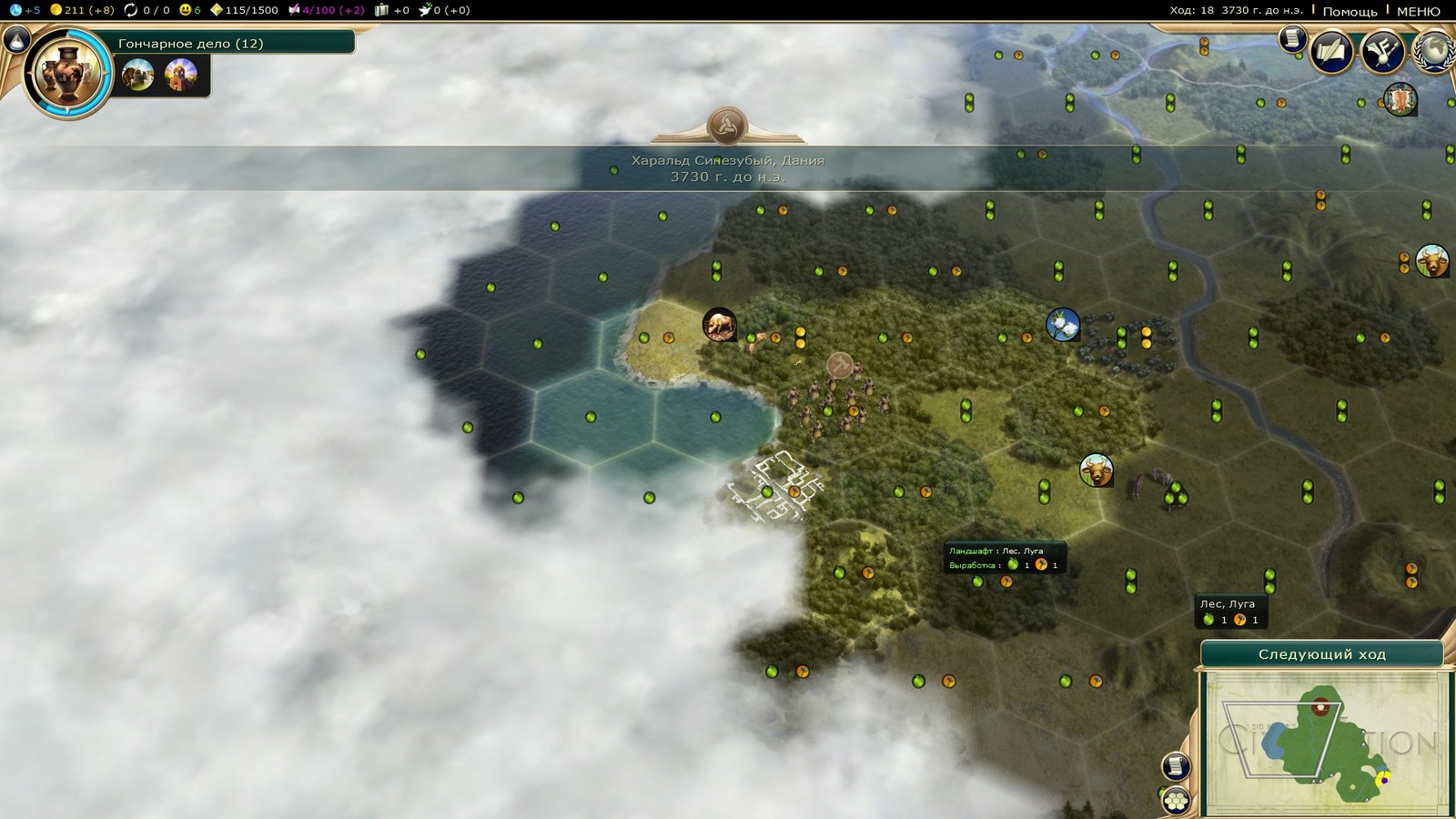Open diplomacy overview flag-and-trumpet icon

click(1381, 52)
